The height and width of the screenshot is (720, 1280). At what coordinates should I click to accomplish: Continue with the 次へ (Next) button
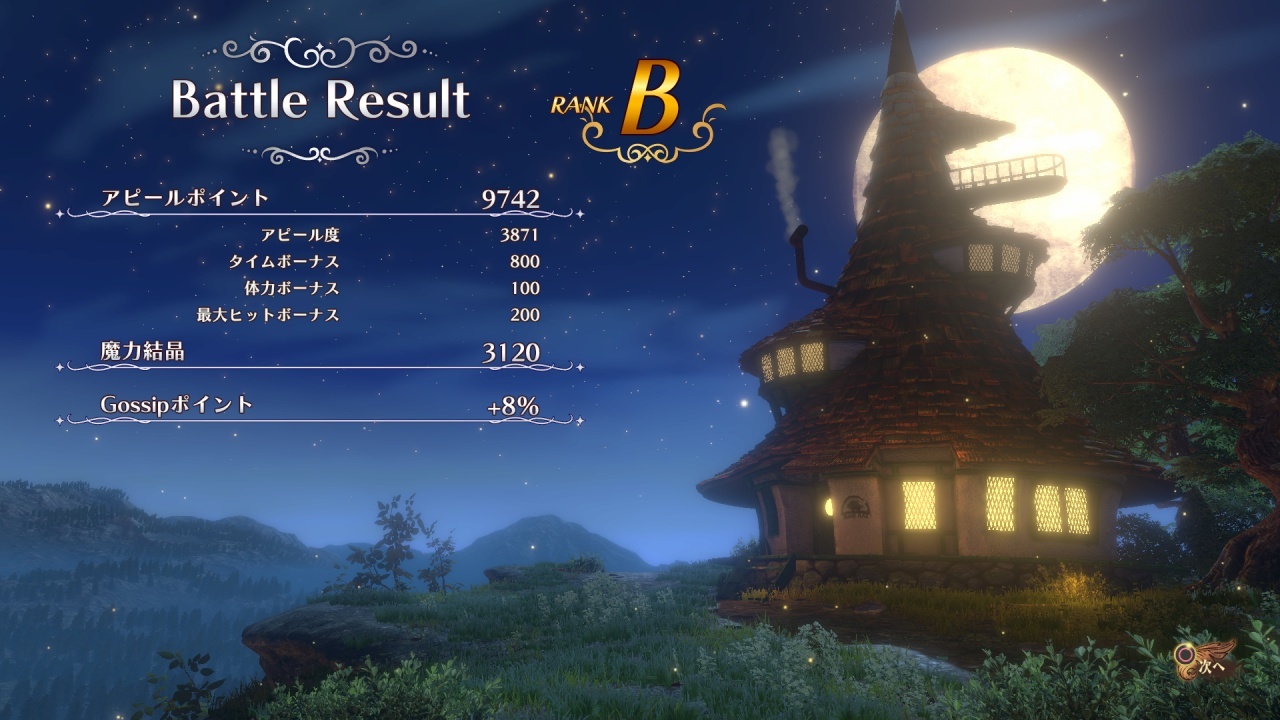click(x=1207, y=663)
